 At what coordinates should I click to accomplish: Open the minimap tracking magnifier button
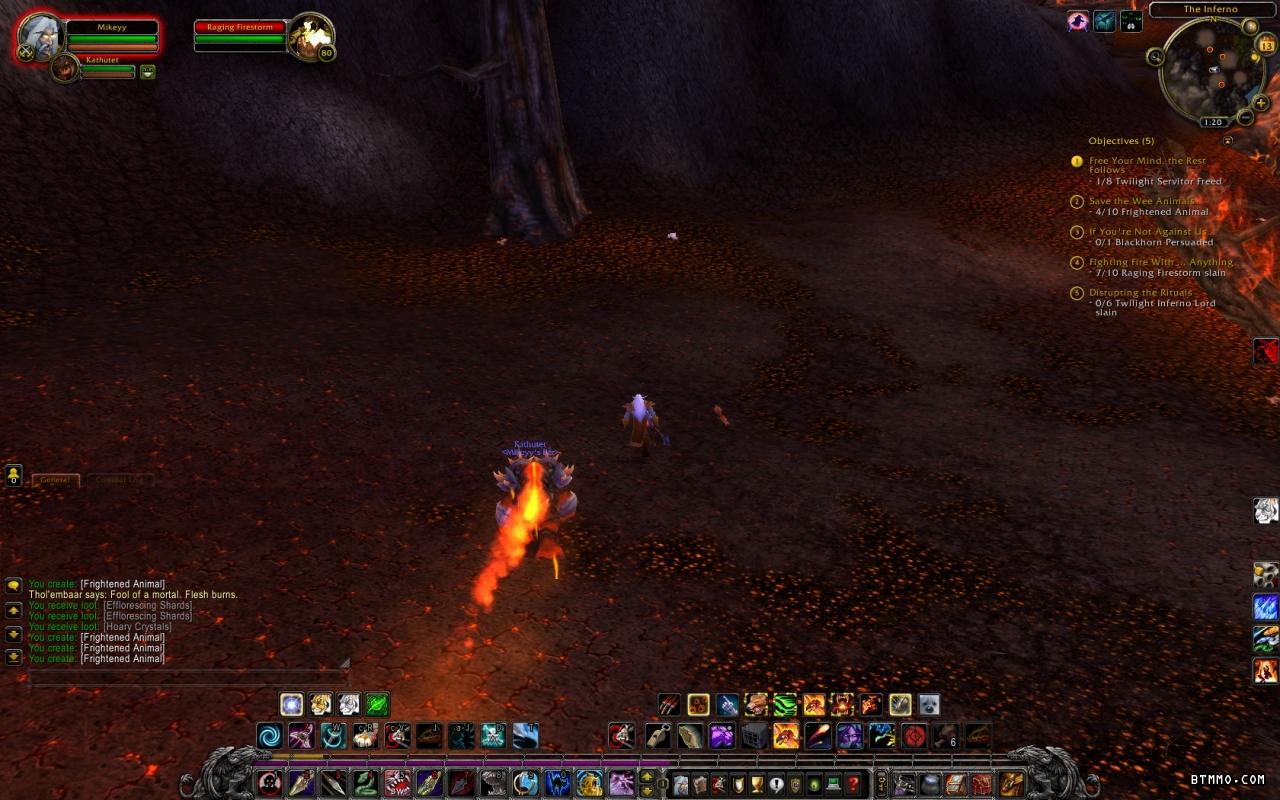1157,58
